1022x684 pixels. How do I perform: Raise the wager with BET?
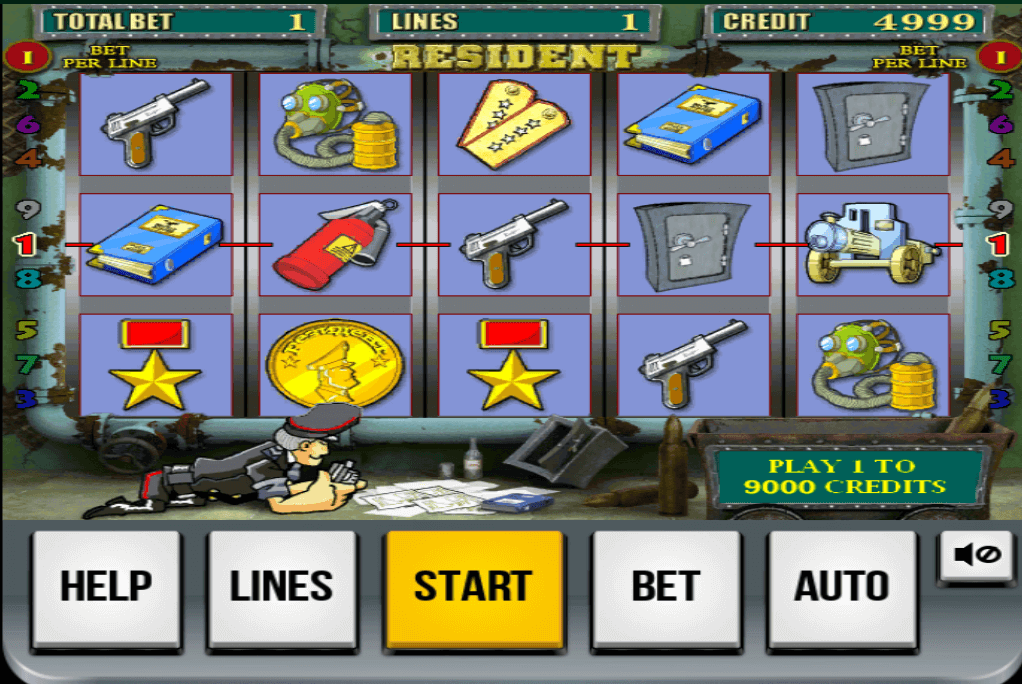click(x=666, y=587)
